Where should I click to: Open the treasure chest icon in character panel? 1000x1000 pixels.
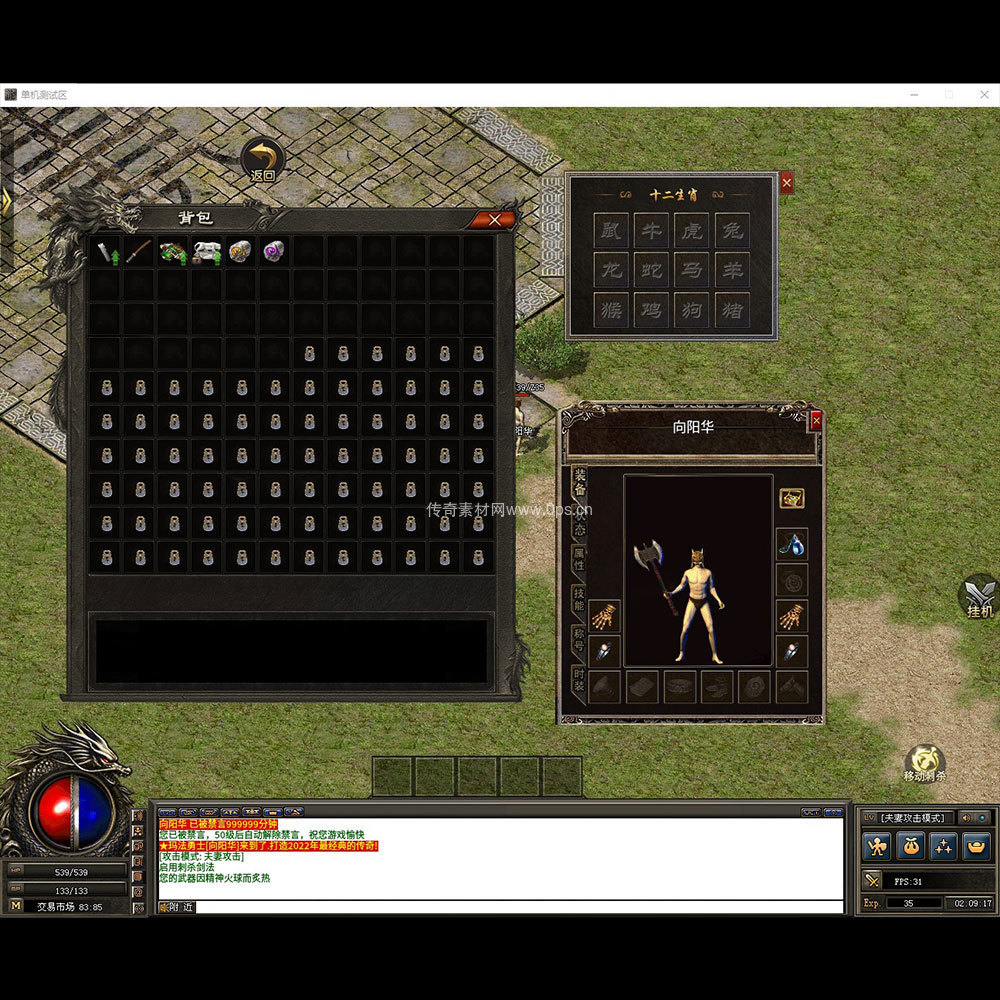point(792,498)
